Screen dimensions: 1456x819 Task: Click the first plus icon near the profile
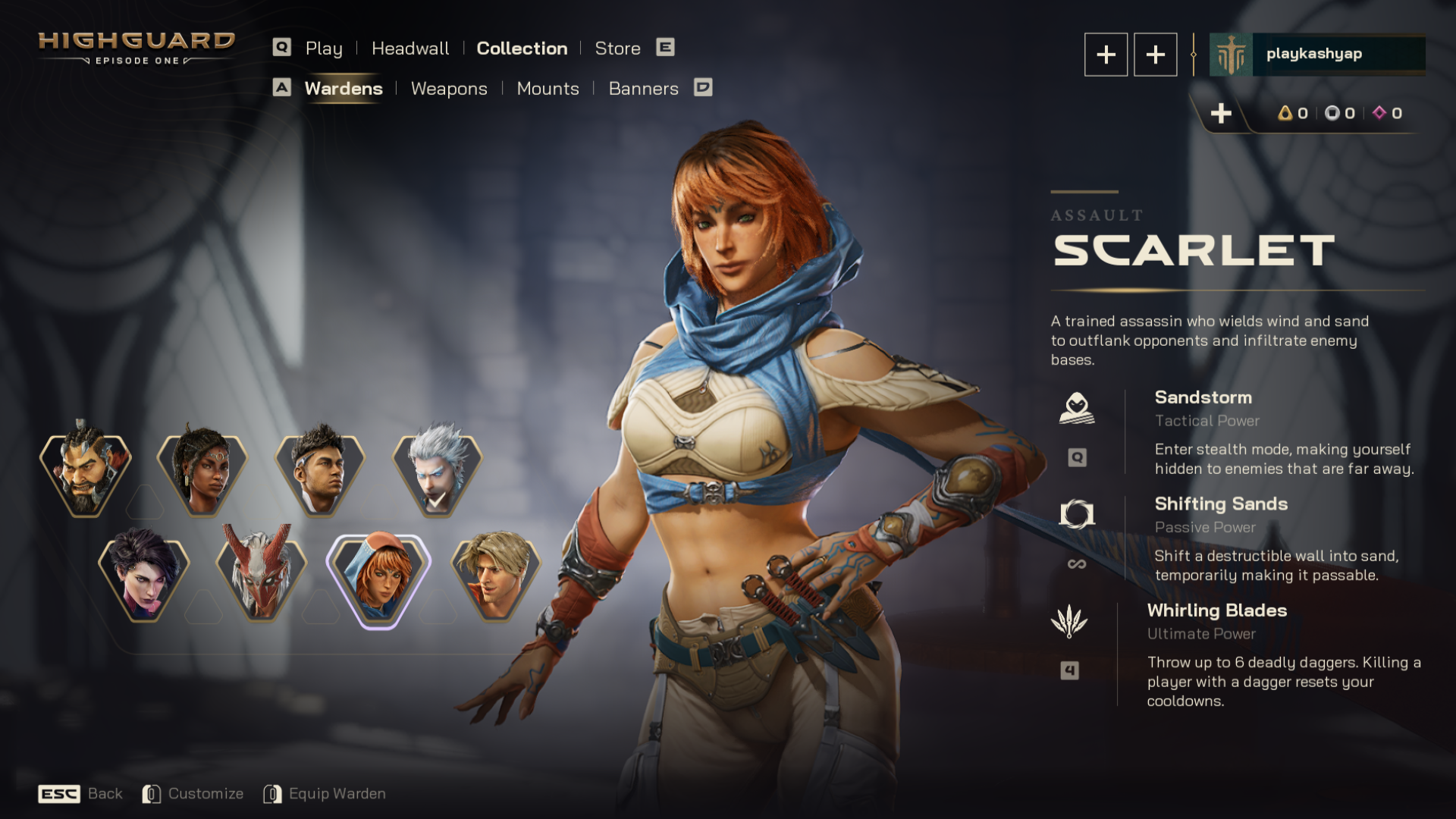point(1106,54)
